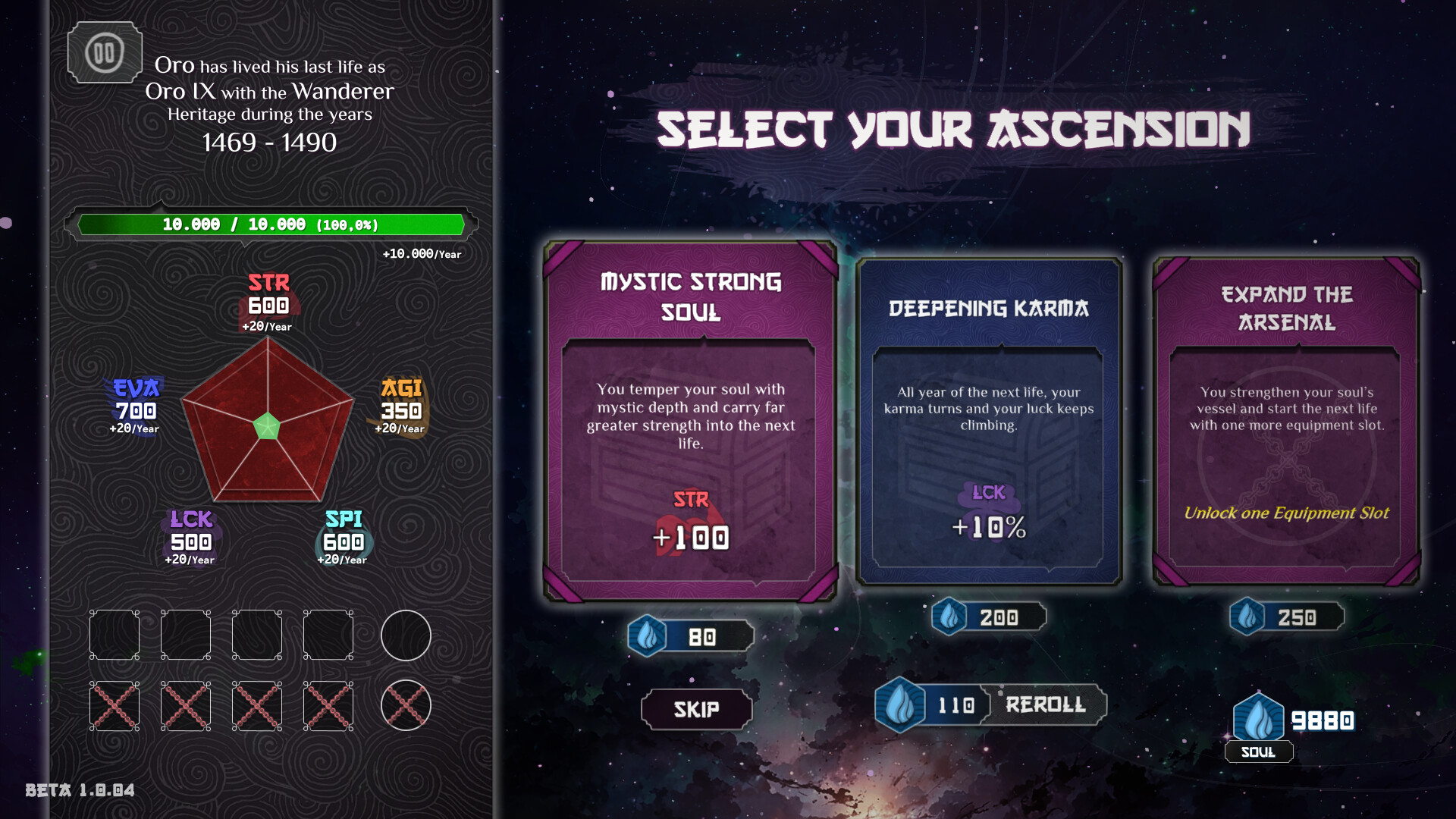Choose the Mystic Strong Soul ascension card
The image size is (1456, 819).
click(690, 421)
